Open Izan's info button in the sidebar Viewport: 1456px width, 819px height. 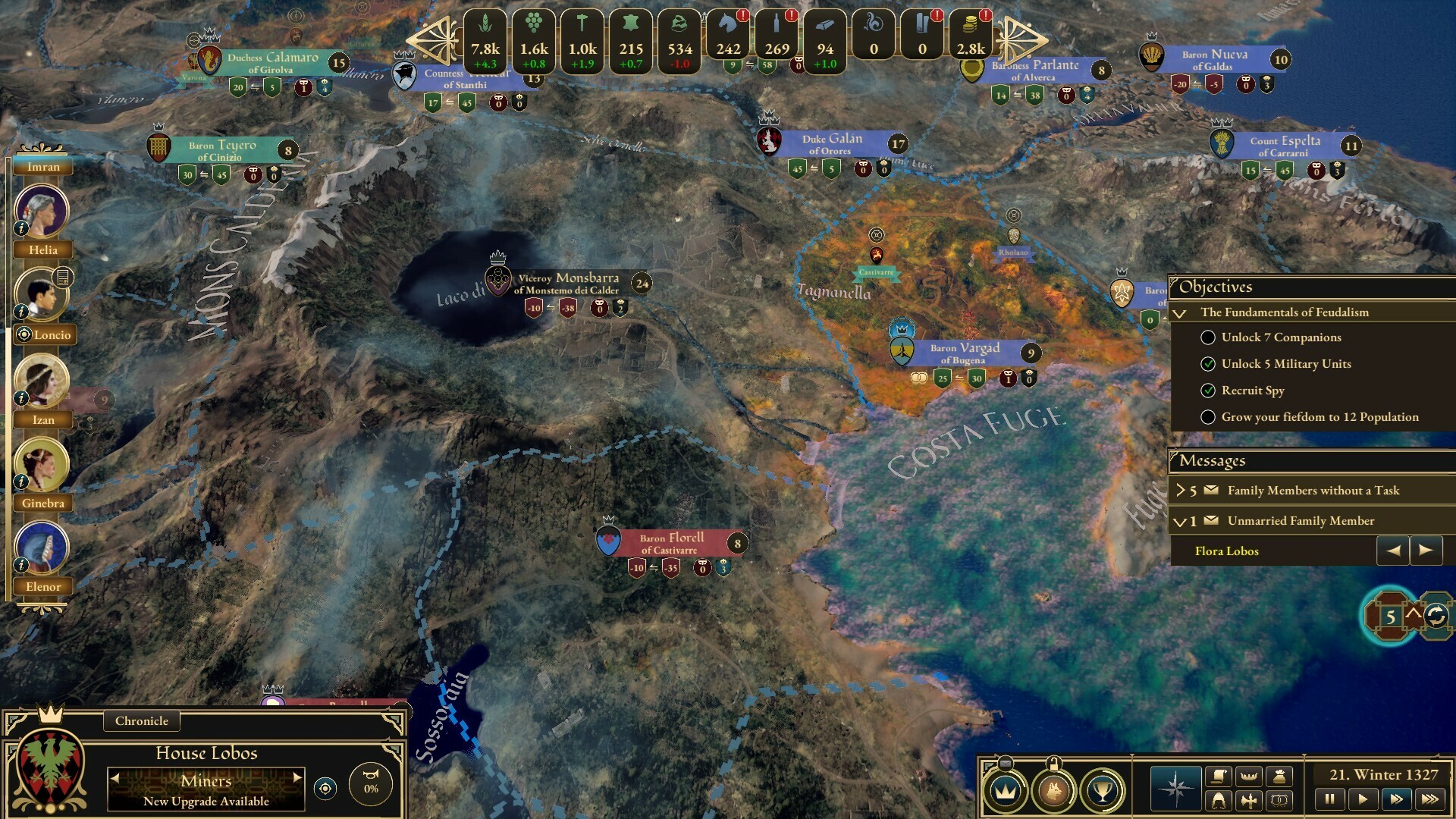[x=20, y=399]
